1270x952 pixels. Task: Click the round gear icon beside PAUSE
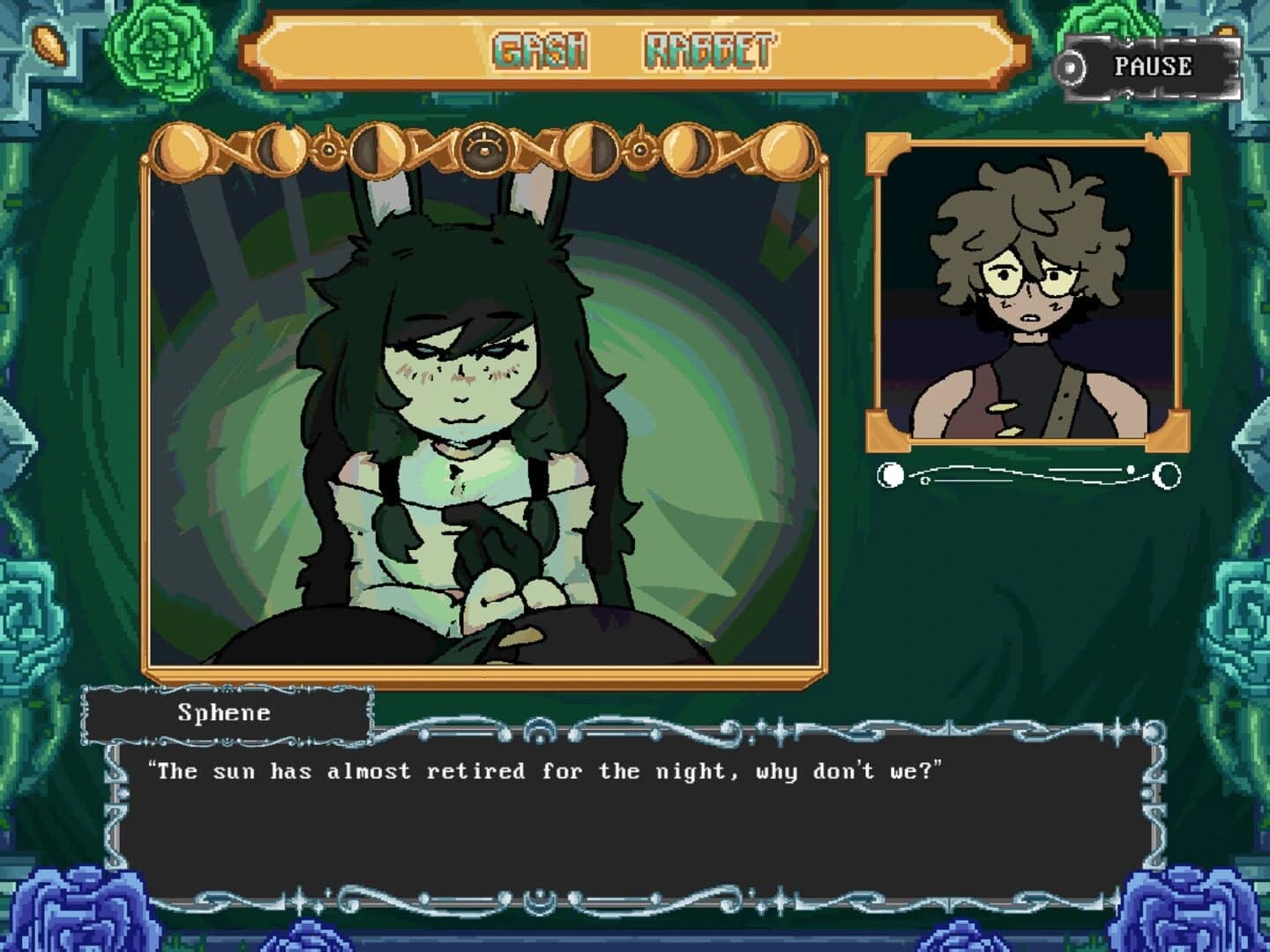[x=1072, y=65]
